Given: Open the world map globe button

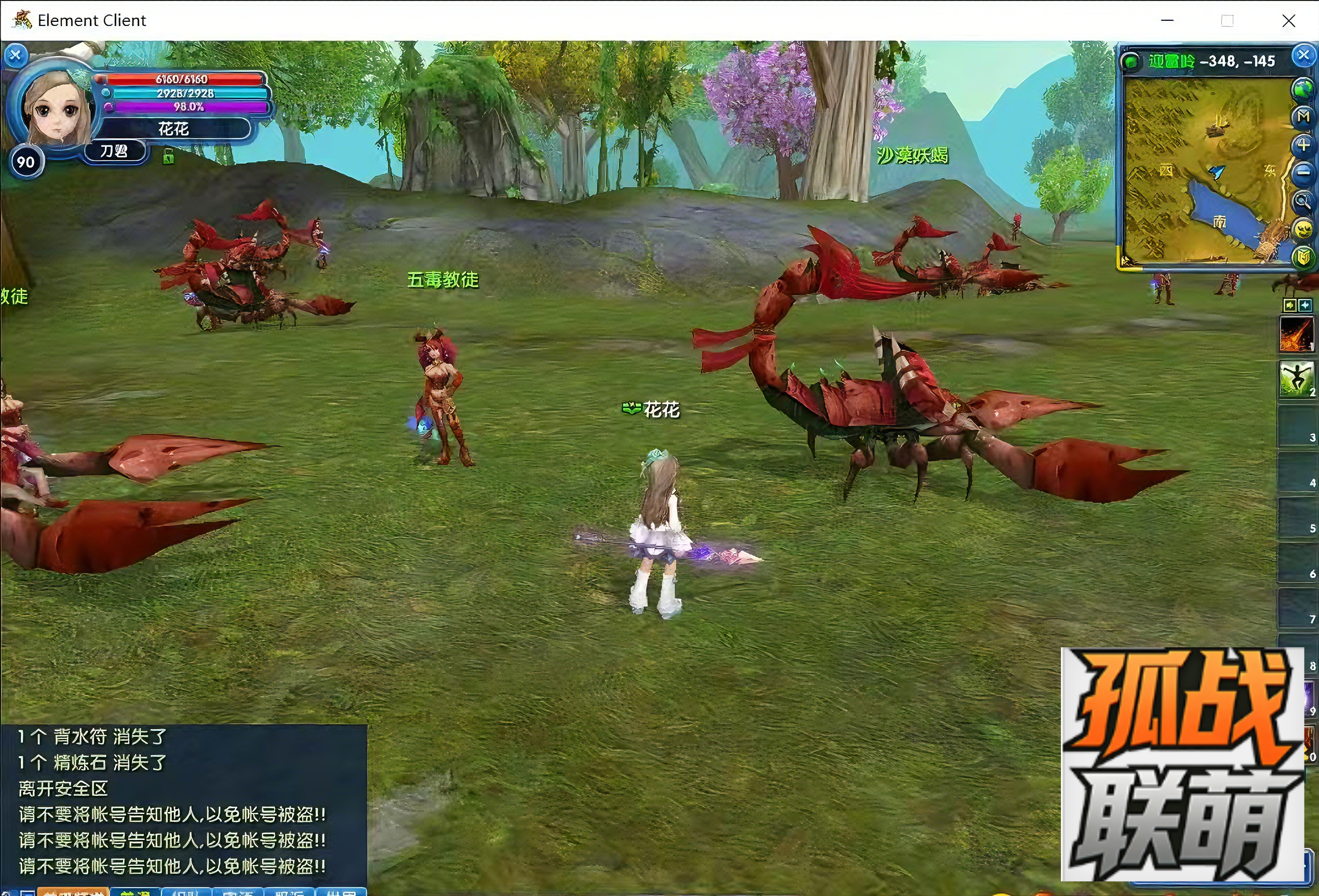Looking at the screenshot, I should point(1302,88).
